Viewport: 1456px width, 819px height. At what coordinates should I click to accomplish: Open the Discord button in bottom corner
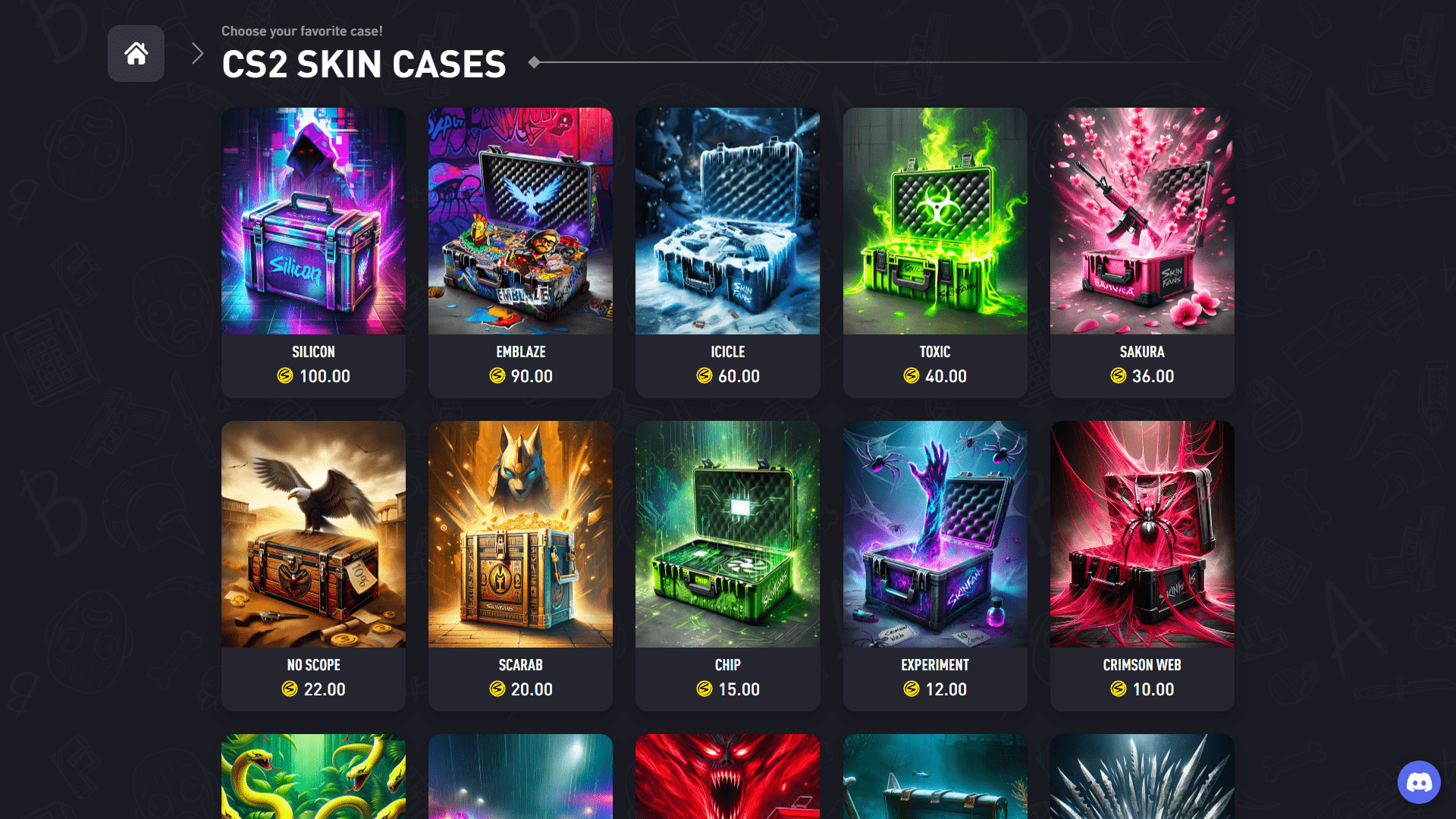pyautogui.click(x=1419, y=782)
